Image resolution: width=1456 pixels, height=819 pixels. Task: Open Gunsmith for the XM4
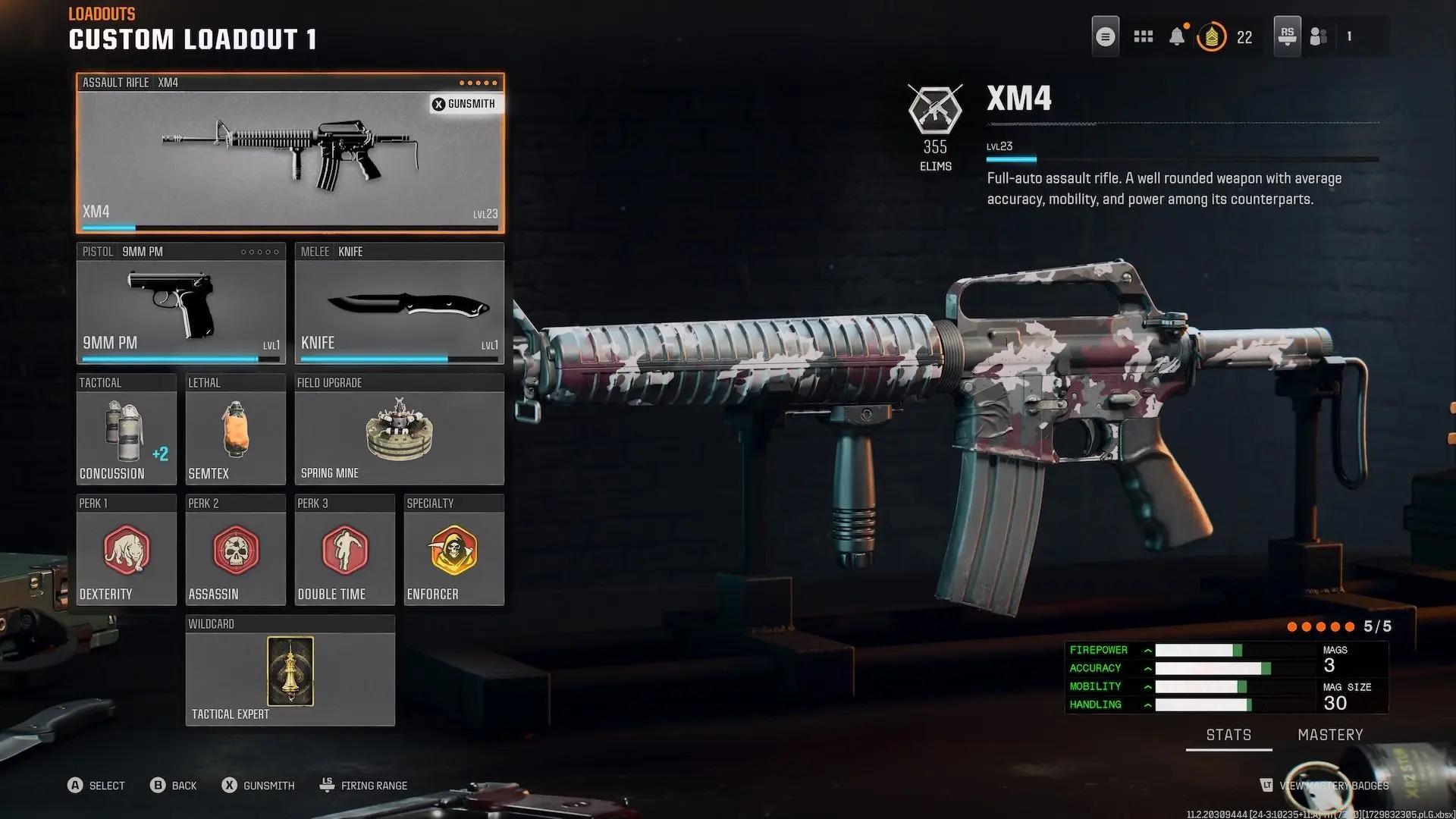(464, 104)
